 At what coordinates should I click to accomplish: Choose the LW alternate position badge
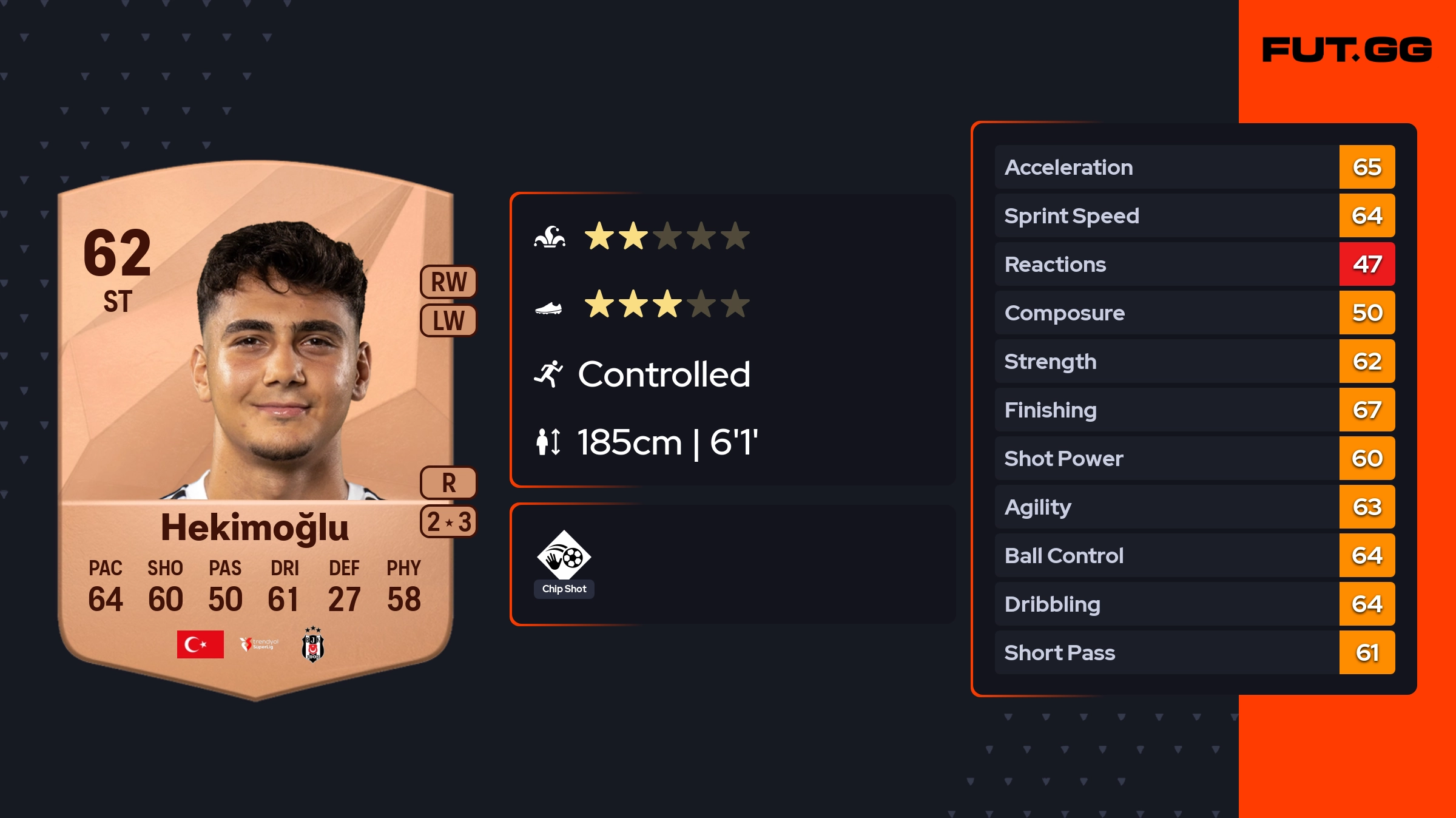tap(448, 320)
